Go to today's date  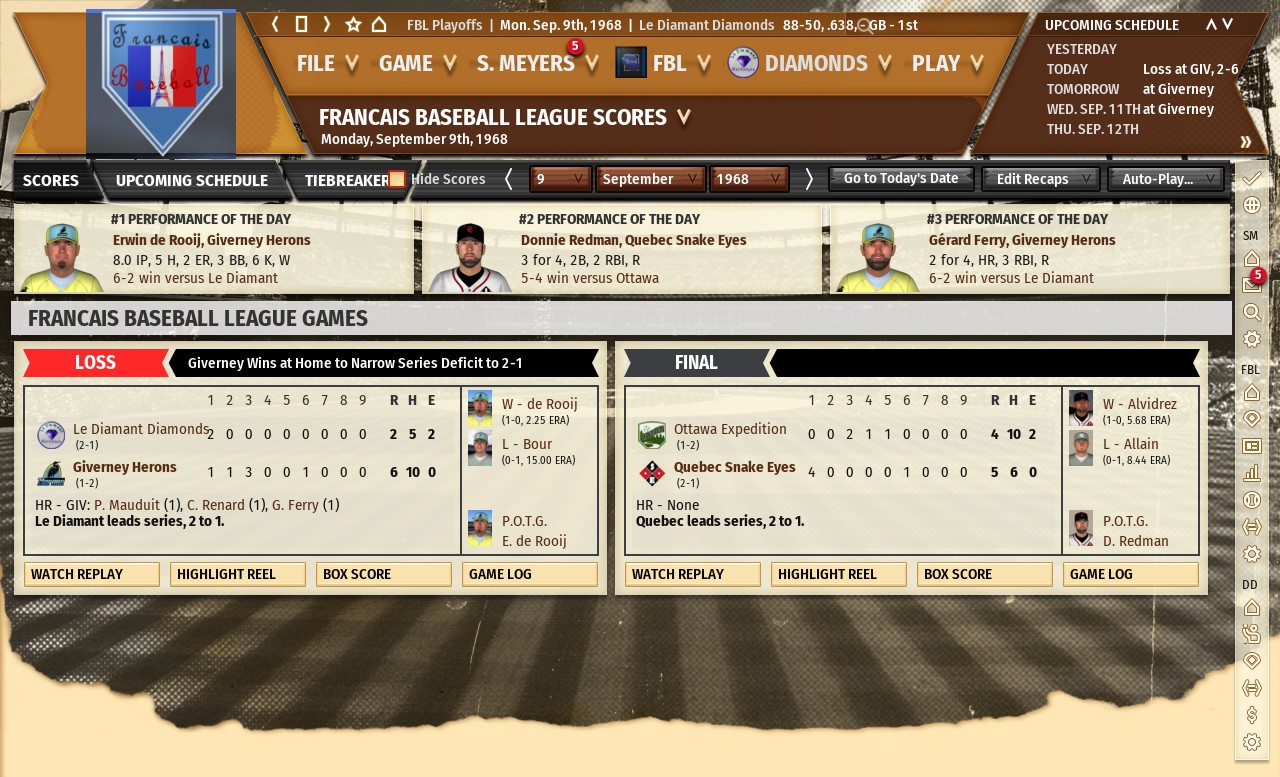[901, 179]
